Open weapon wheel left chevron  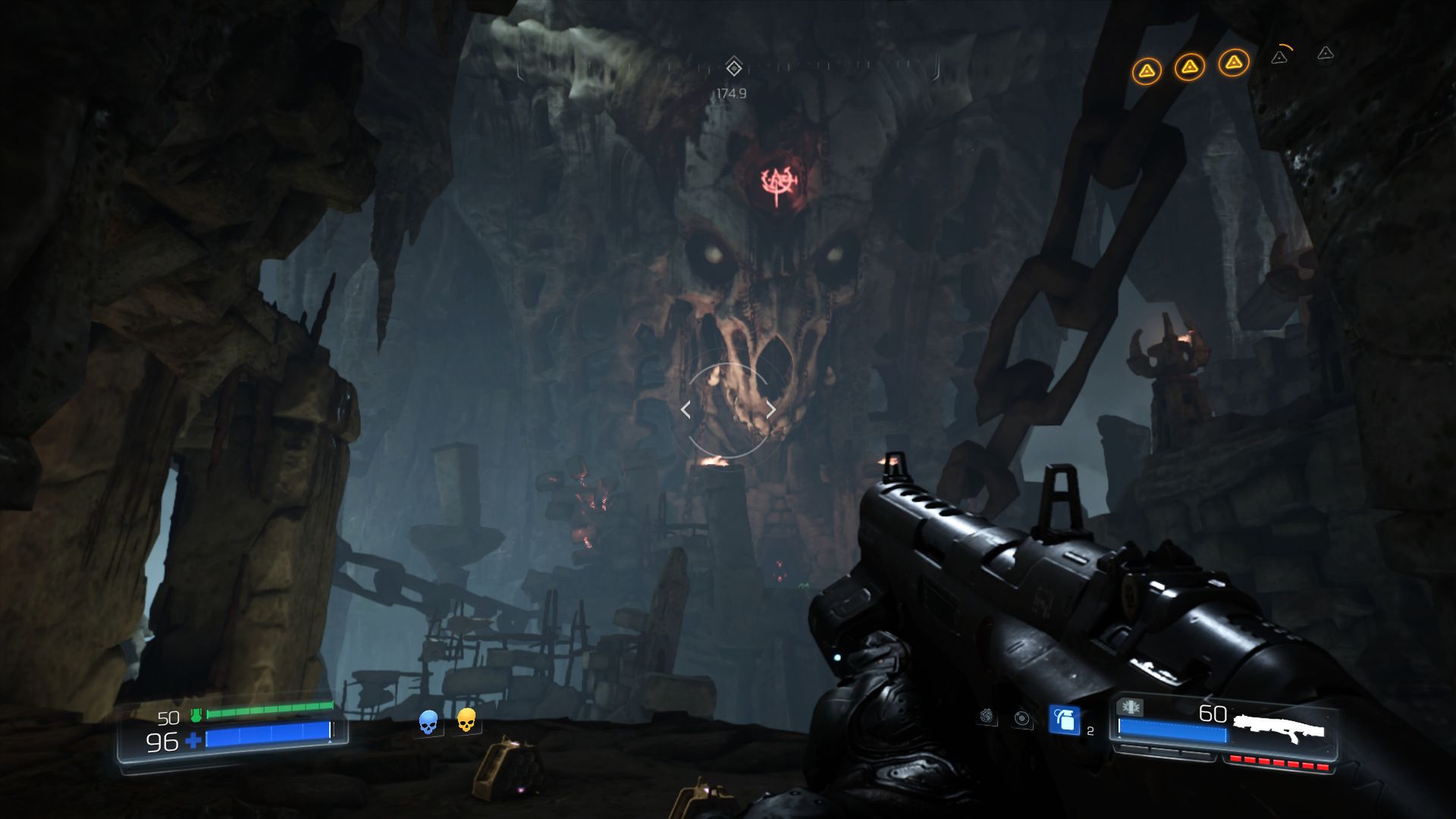[x=686, y=409]
